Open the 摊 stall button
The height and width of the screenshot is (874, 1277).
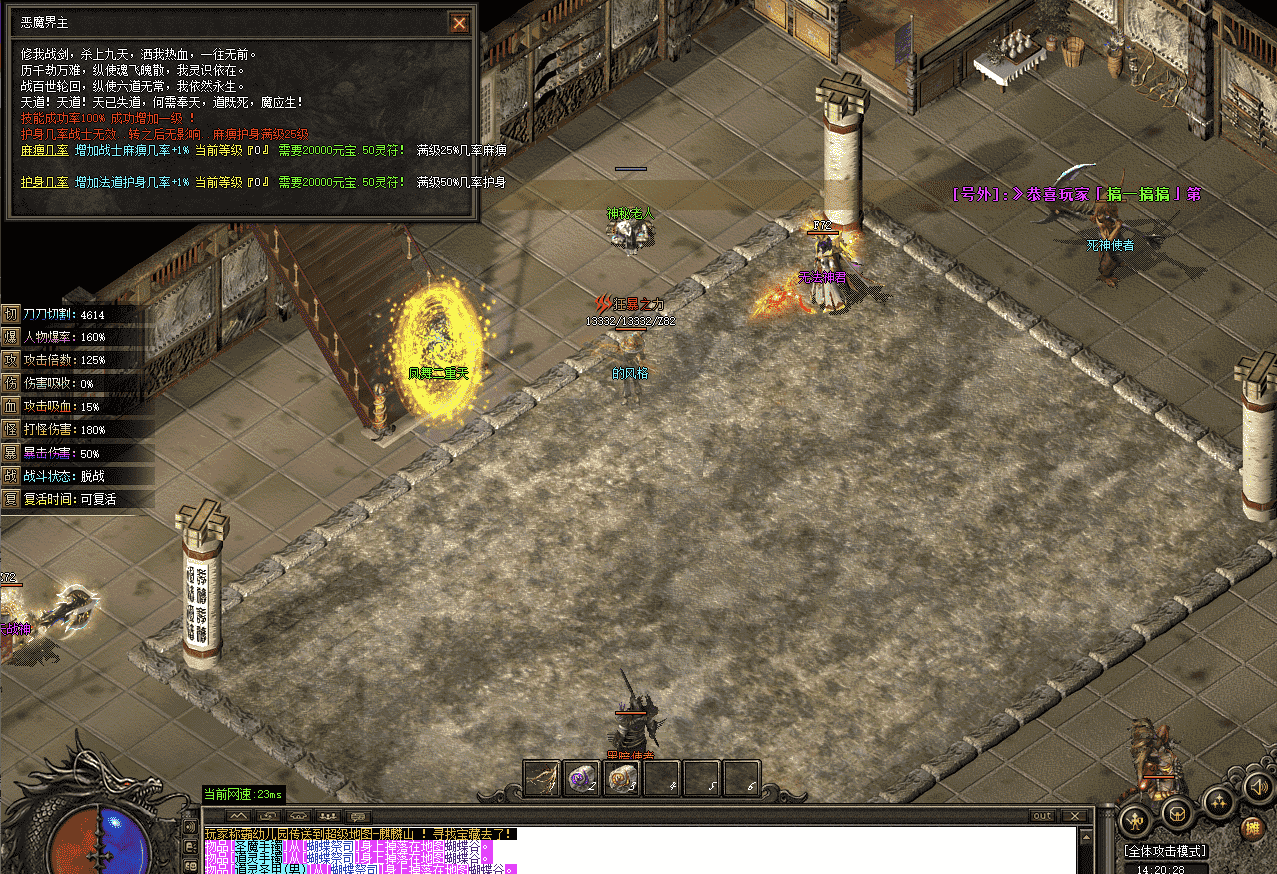coord(1251,828)
